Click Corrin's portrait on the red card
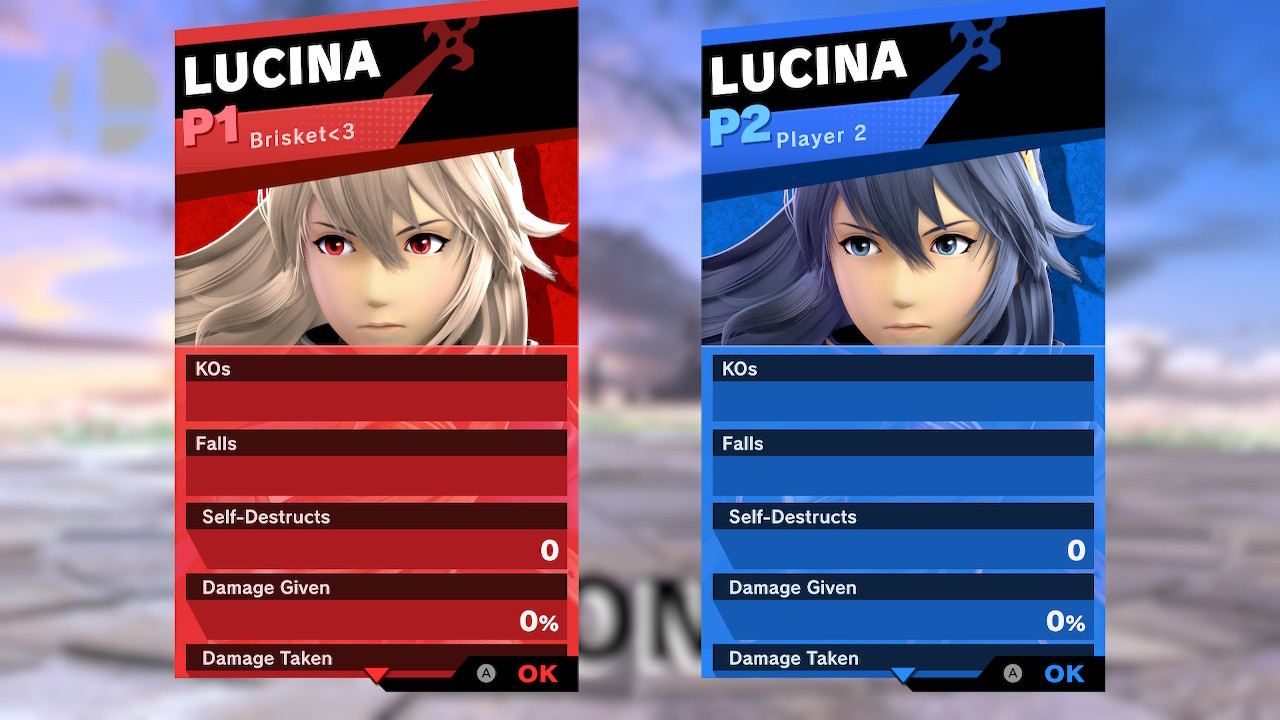 376,250
